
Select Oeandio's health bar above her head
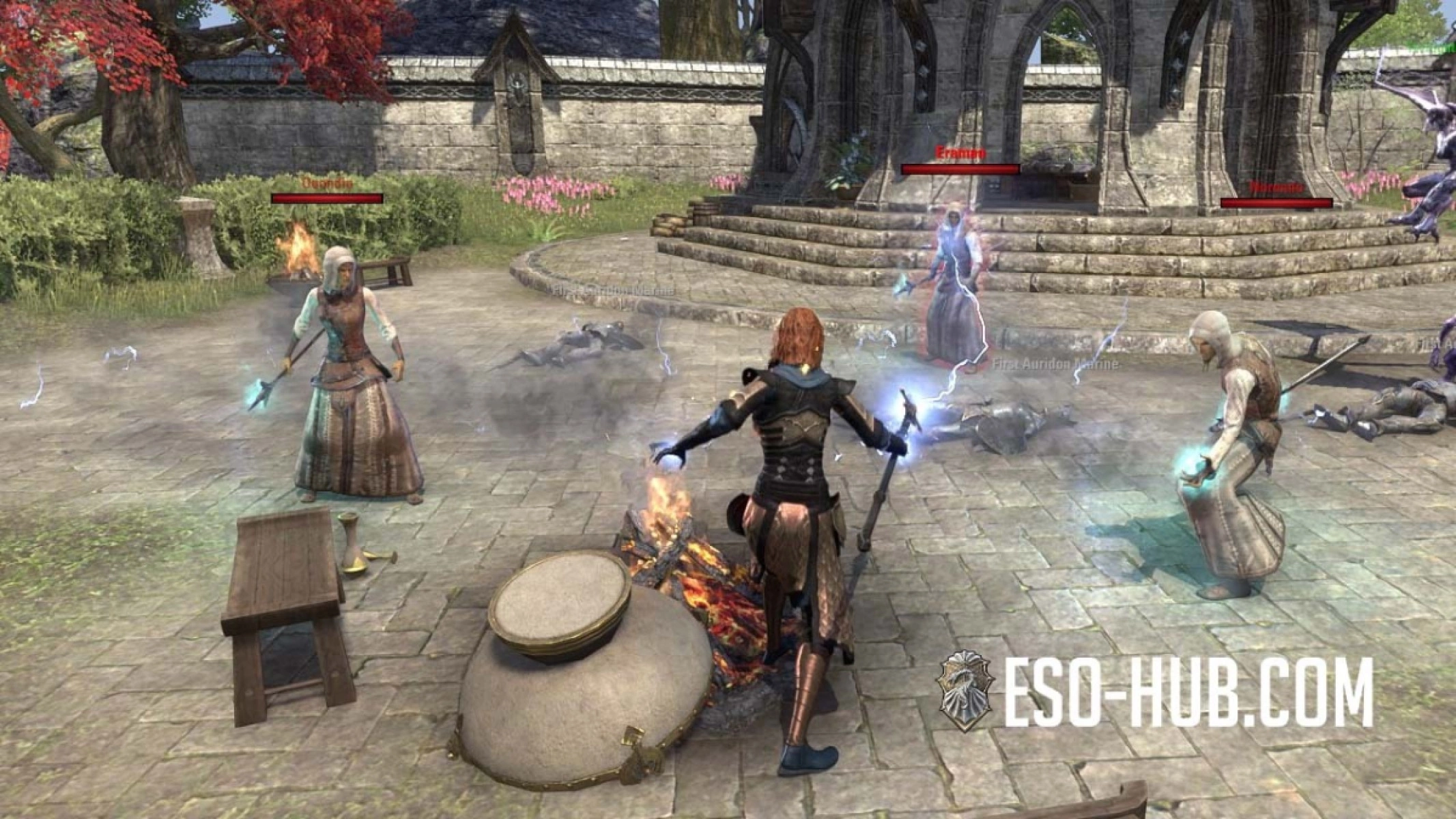click(x=326, y=199)
